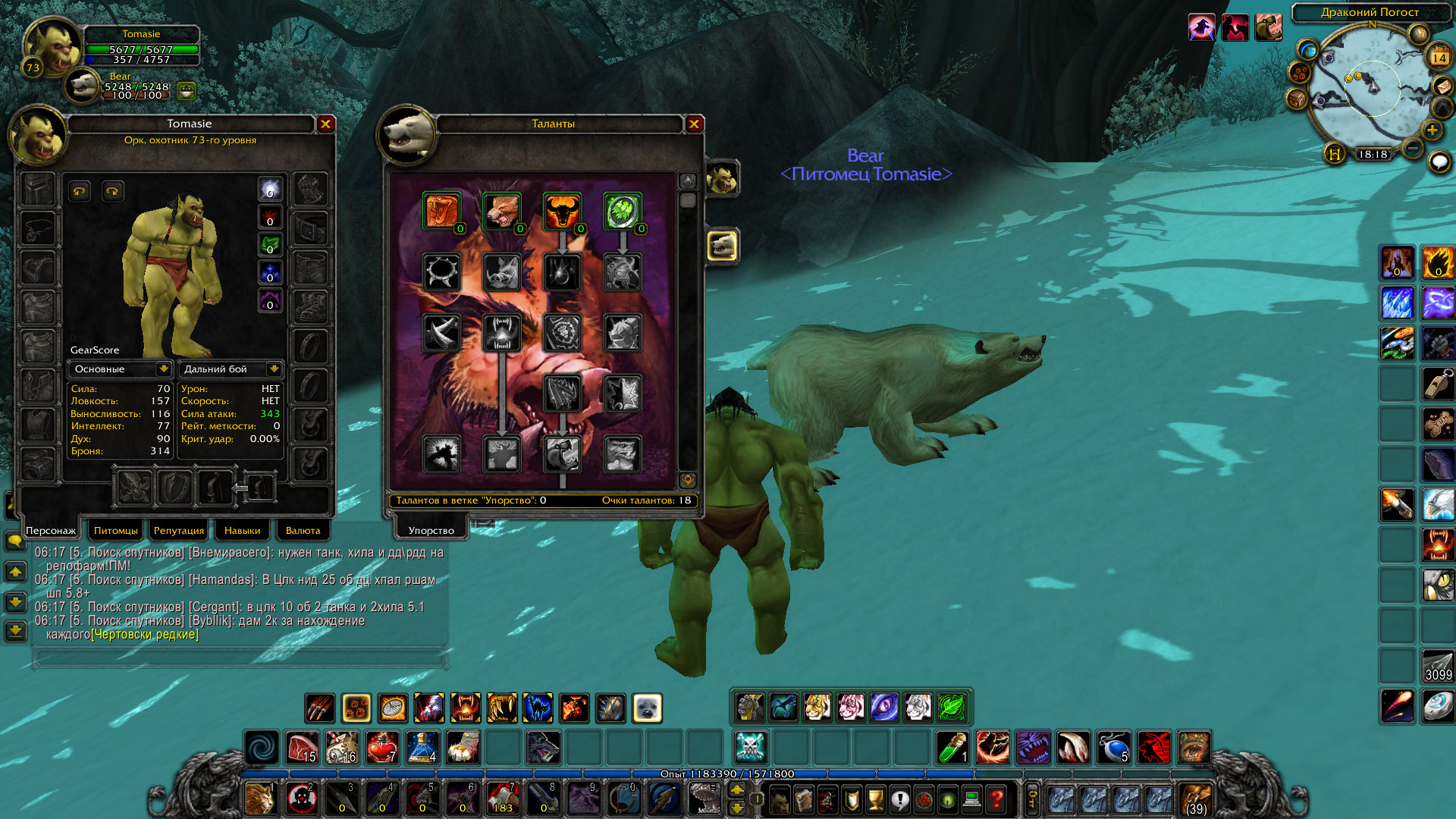Choose the green swirl talent icon
This screenshot has width=1456, height=819.
point(623,211)
